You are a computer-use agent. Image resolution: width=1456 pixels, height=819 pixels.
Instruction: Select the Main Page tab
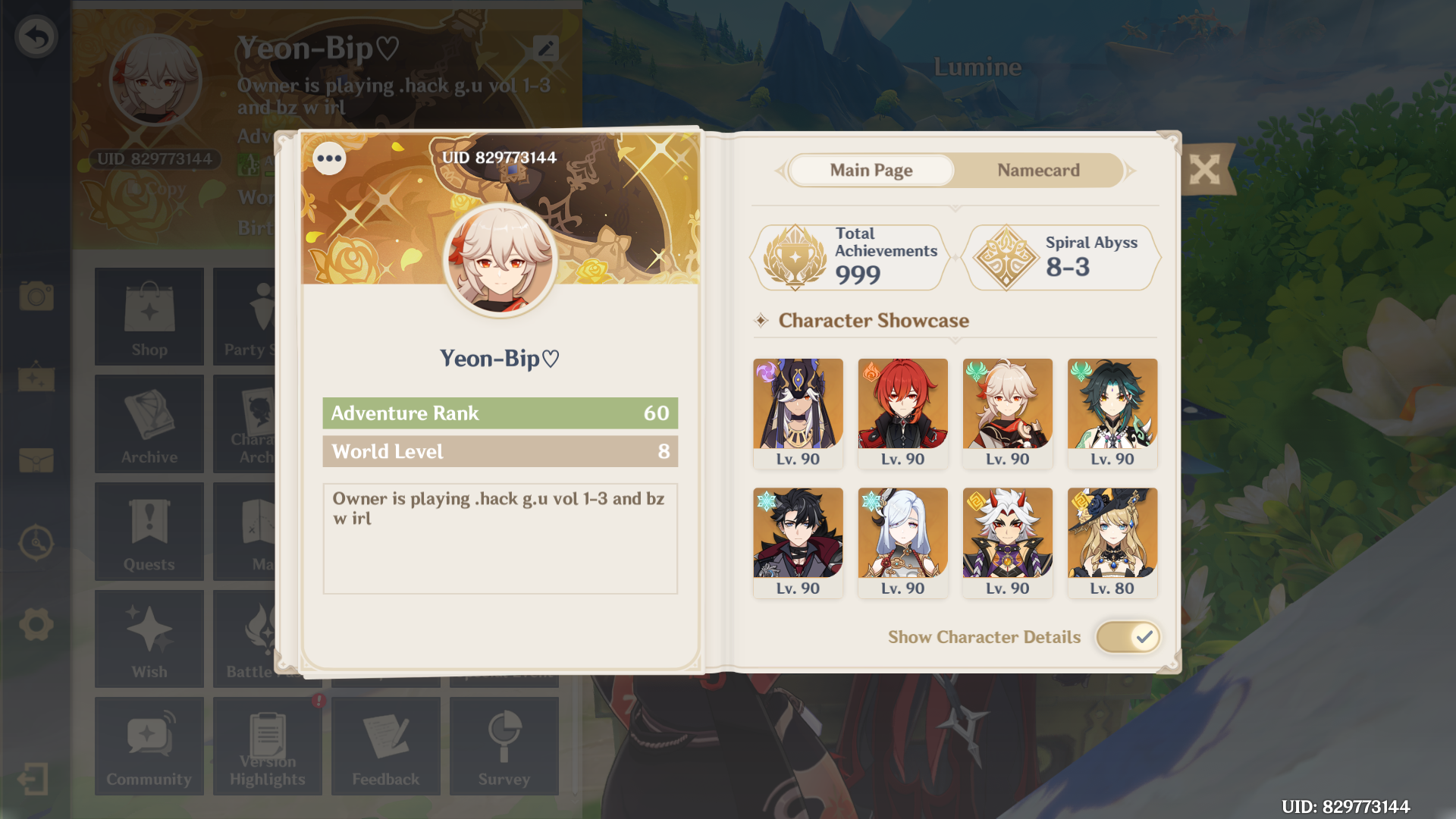(x=871, y=170)
